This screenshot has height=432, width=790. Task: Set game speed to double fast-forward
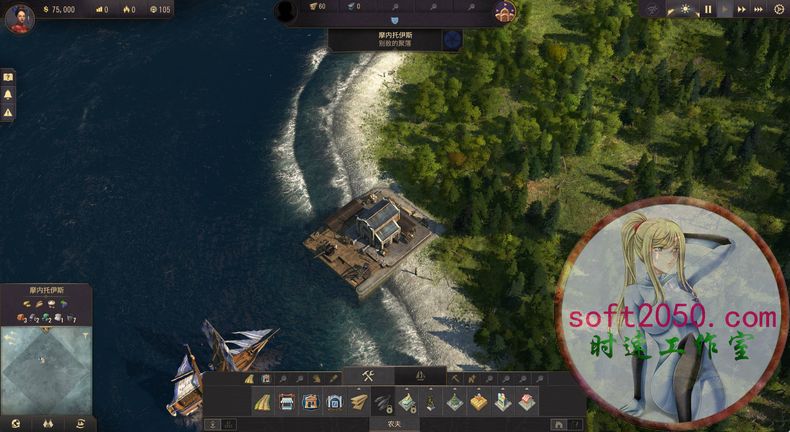pos(741,9)
